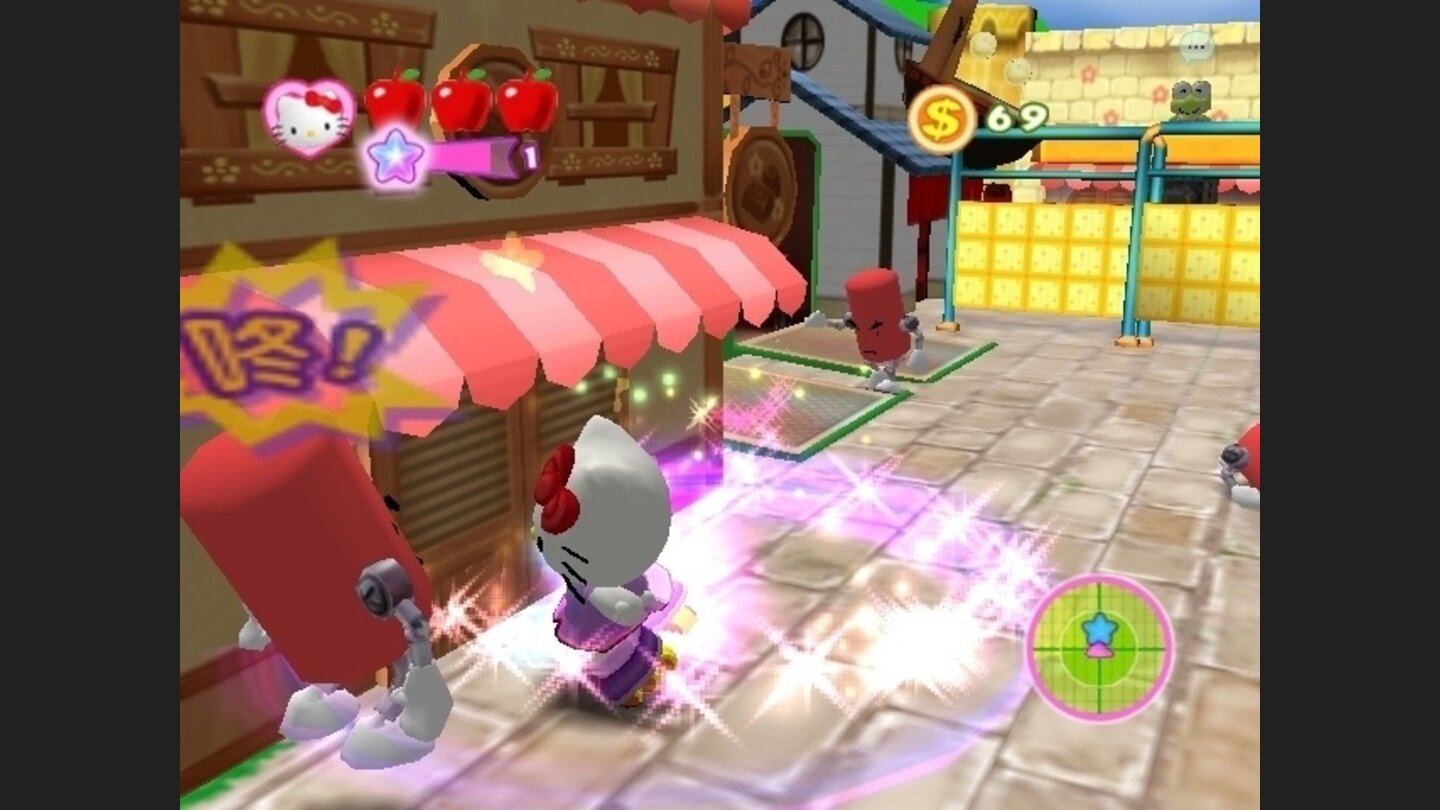Click the rightmost apple health icon

pyautogui.click(x=530, y=104)
